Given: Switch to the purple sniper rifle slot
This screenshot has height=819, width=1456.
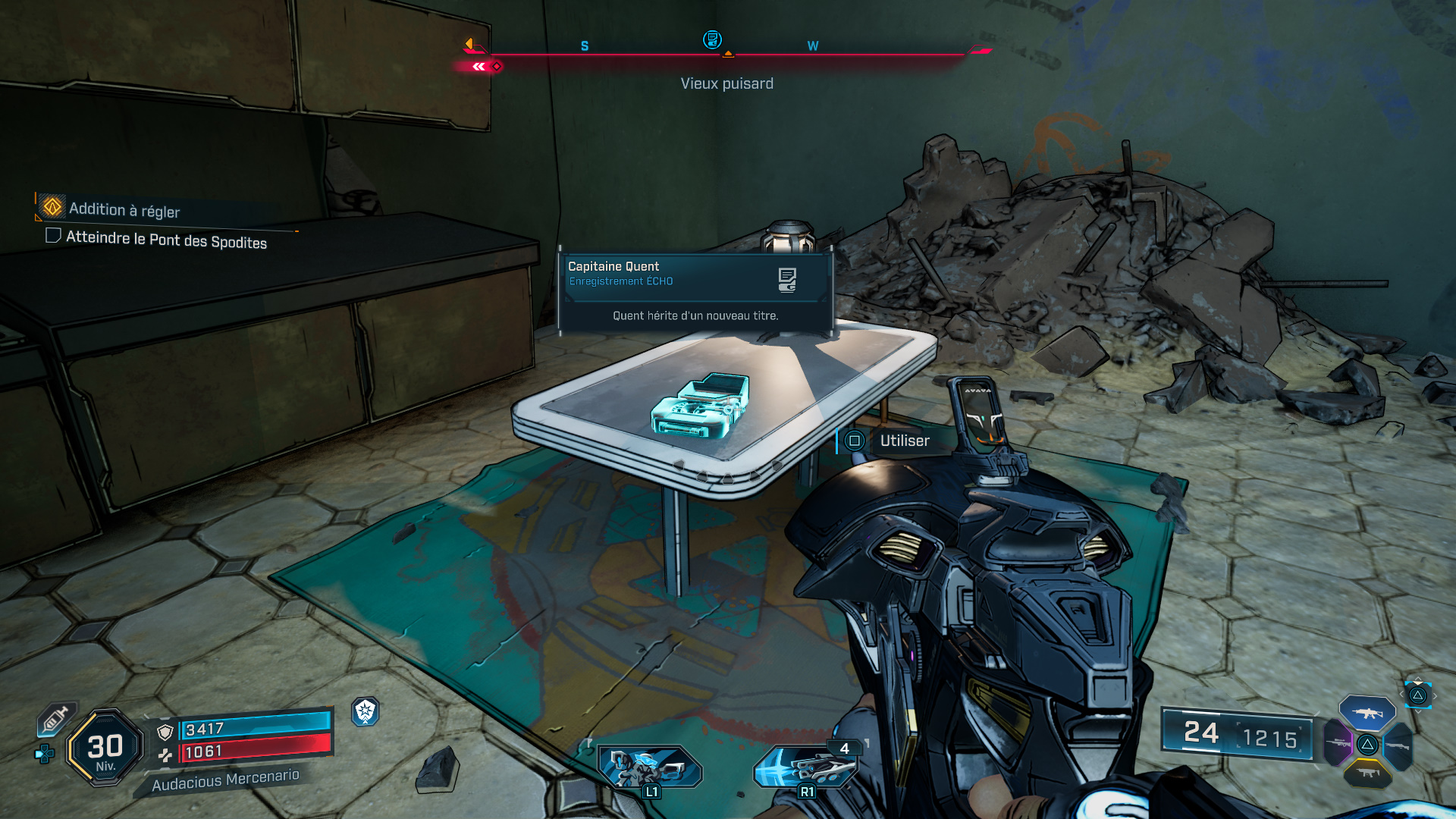Looking at the screenshot, I should coord(1338,743).
